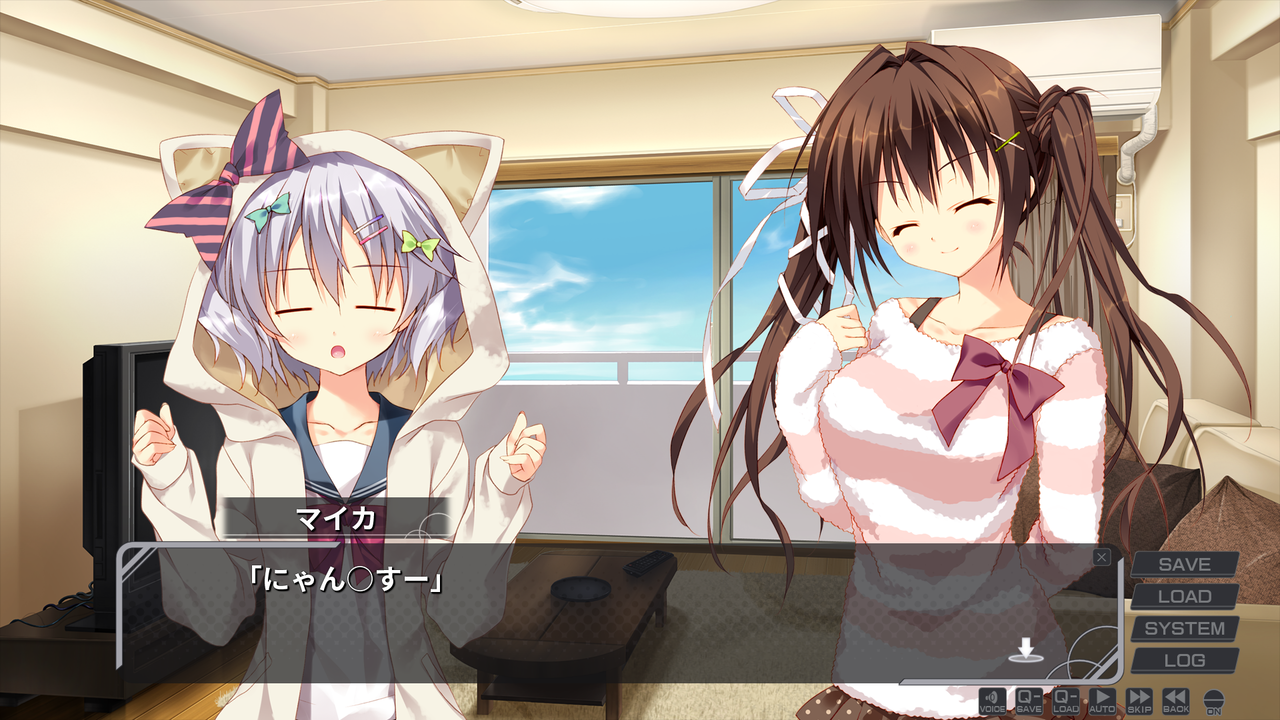Screen dimensions: 1280x720
Task: Quick load using the Q-LOAD icon
Action: (1068, 703)
